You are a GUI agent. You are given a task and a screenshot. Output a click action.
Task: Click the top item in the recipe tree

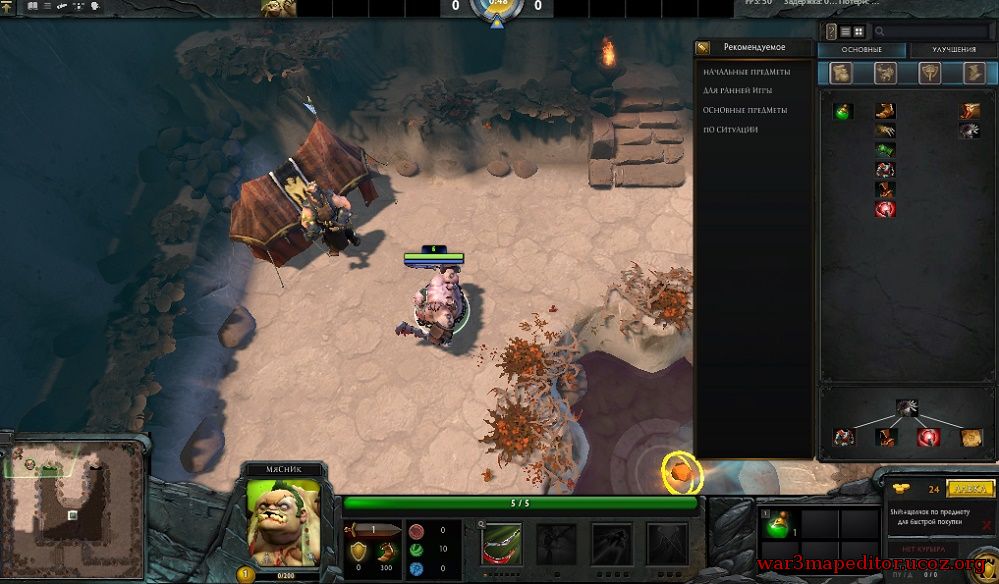pyautogui.click(x=908, y=406)
